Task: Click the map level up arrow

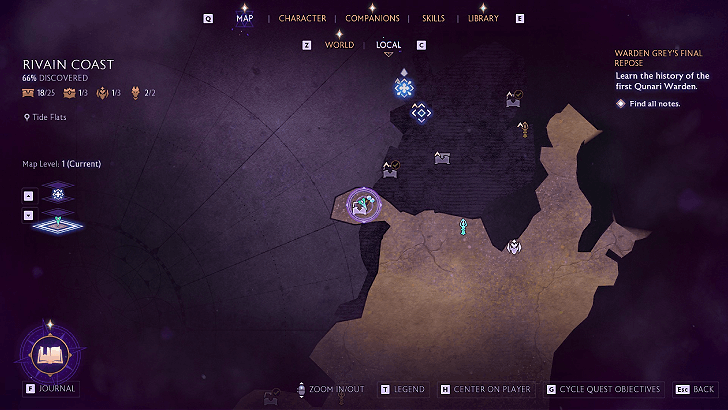Action: tap(29, 195)
